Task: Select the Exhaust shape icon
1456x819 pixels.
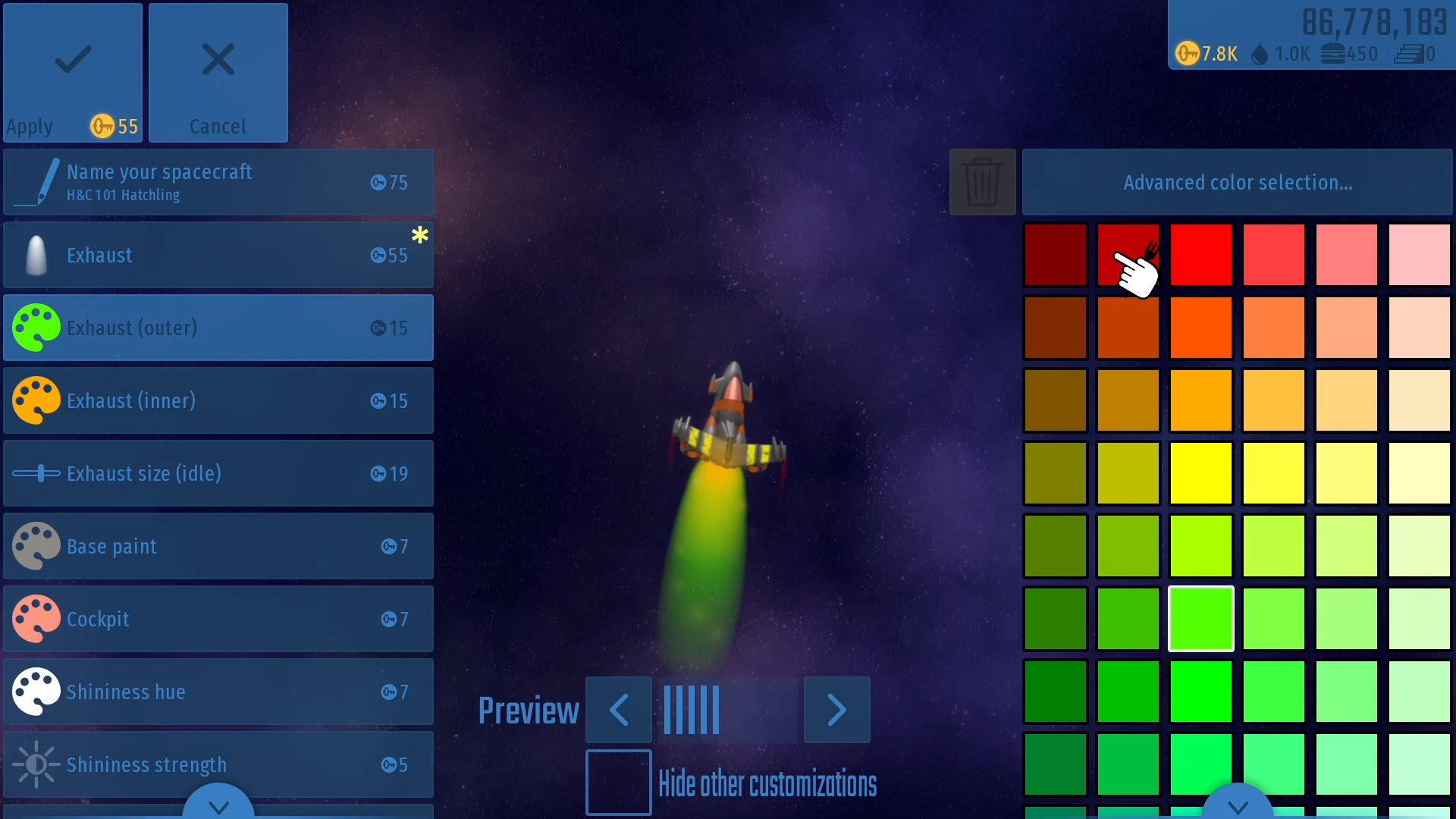Action: (x=35, y=255)
